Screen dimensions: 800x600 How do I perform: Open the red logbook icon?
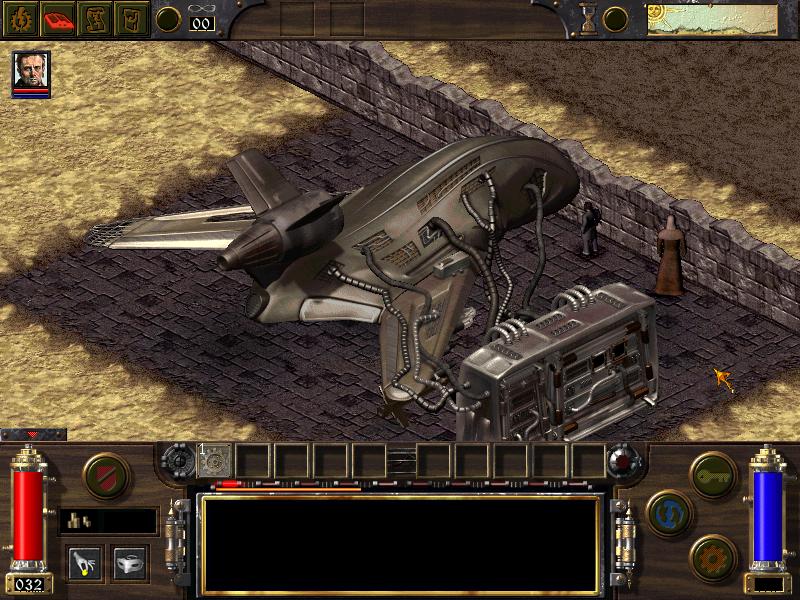[x=59, y=17]
